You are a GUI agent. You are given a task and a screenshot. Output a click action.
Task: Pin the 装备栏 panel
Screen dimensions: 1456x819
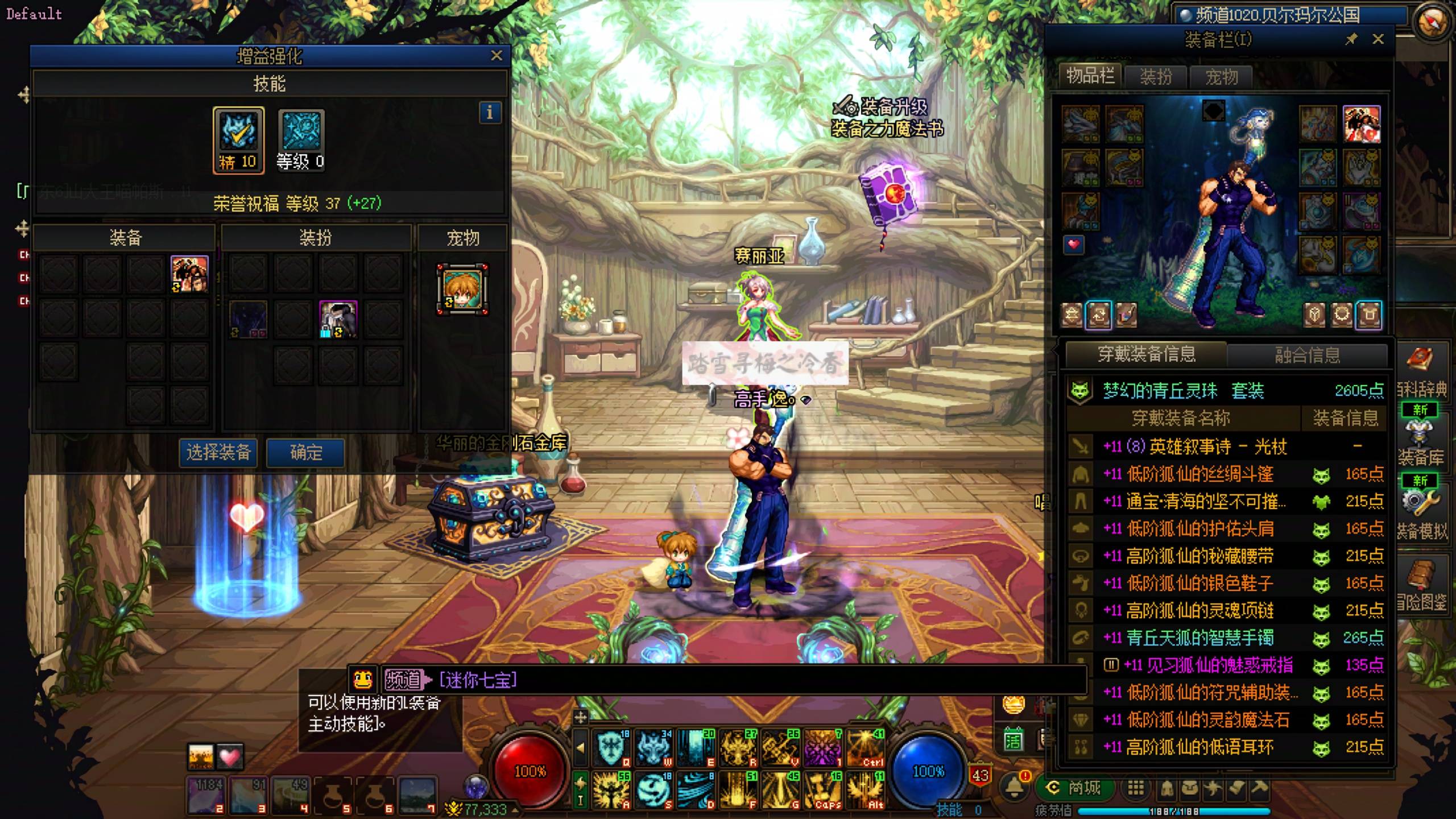click(x=1351, y=39)
